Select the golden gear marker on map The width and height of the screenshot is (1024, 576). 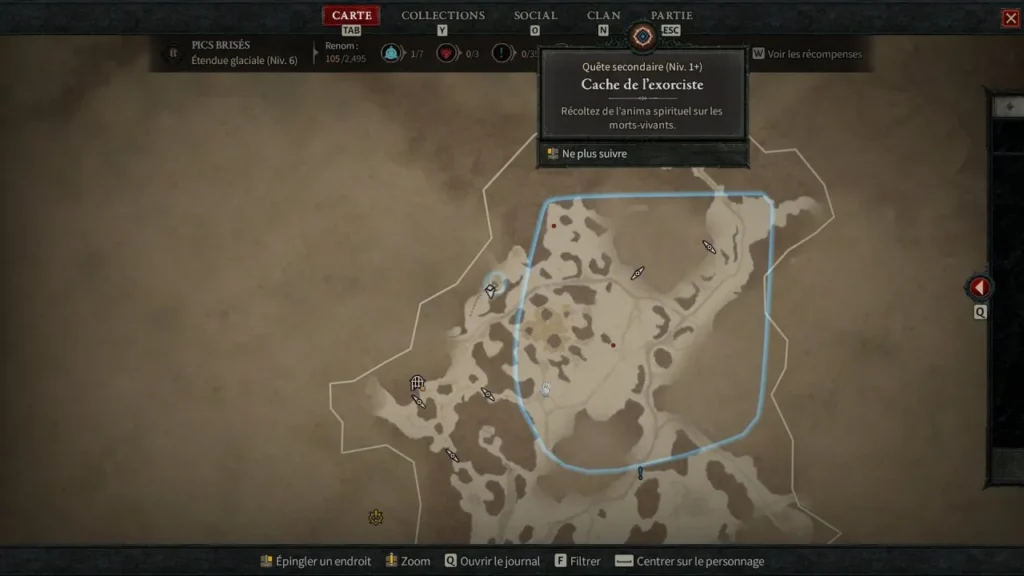[376, 517]
